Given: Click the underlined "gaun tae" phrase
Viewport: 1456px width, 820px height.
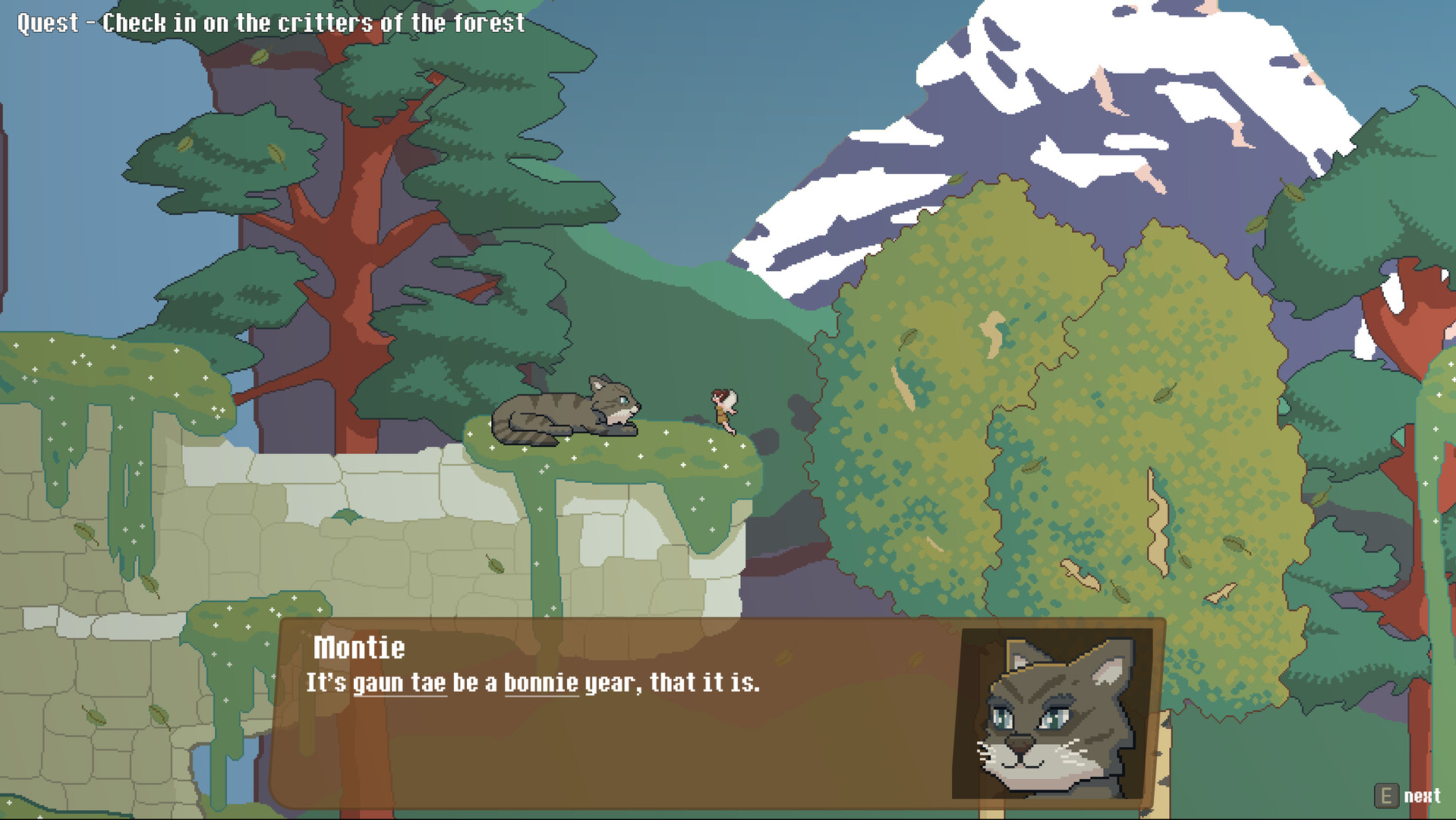Looking at the screenshot, I should 399,683.
